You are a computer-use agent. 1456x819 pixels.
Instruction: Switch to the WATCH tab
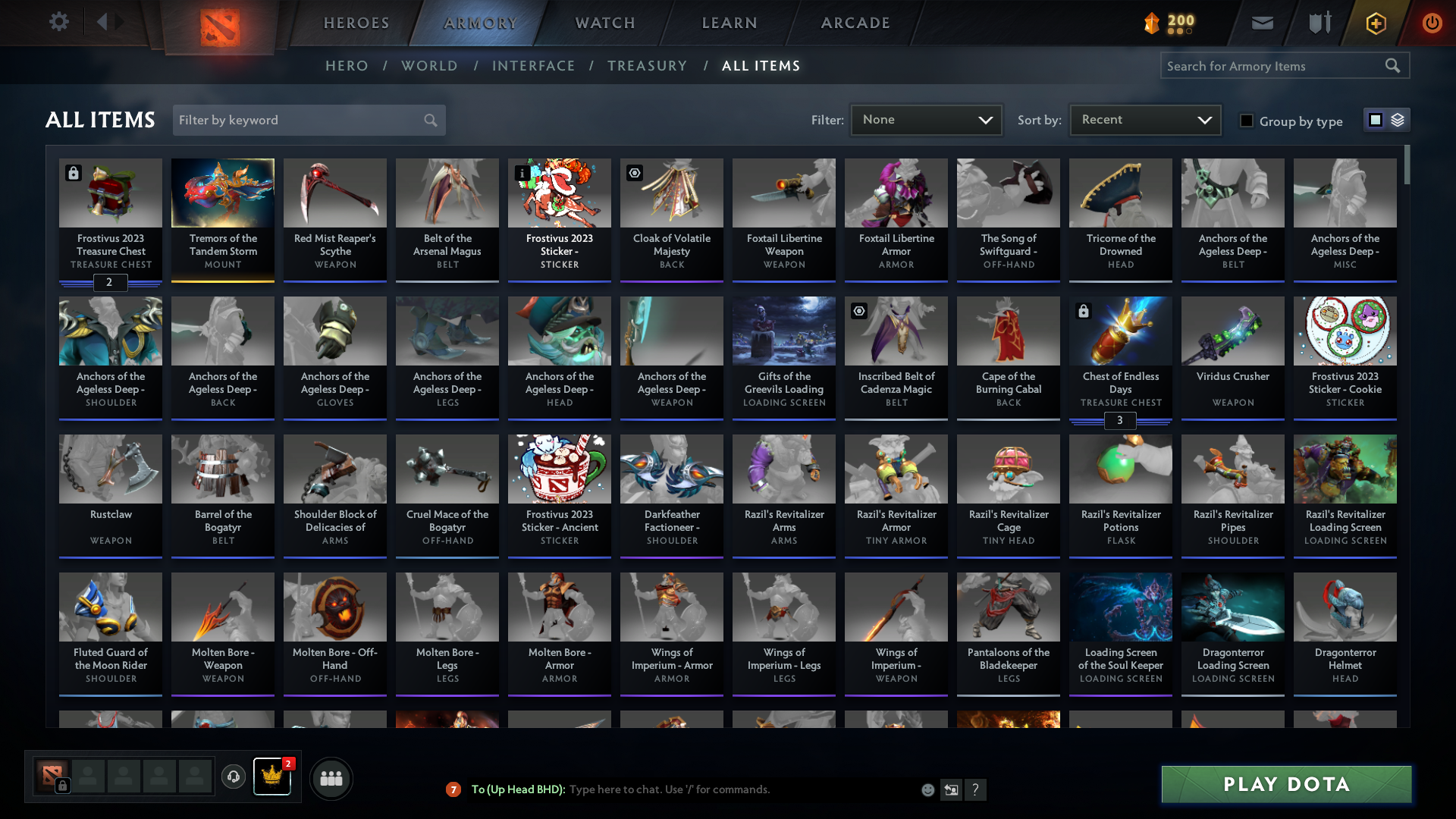point(604,23)
